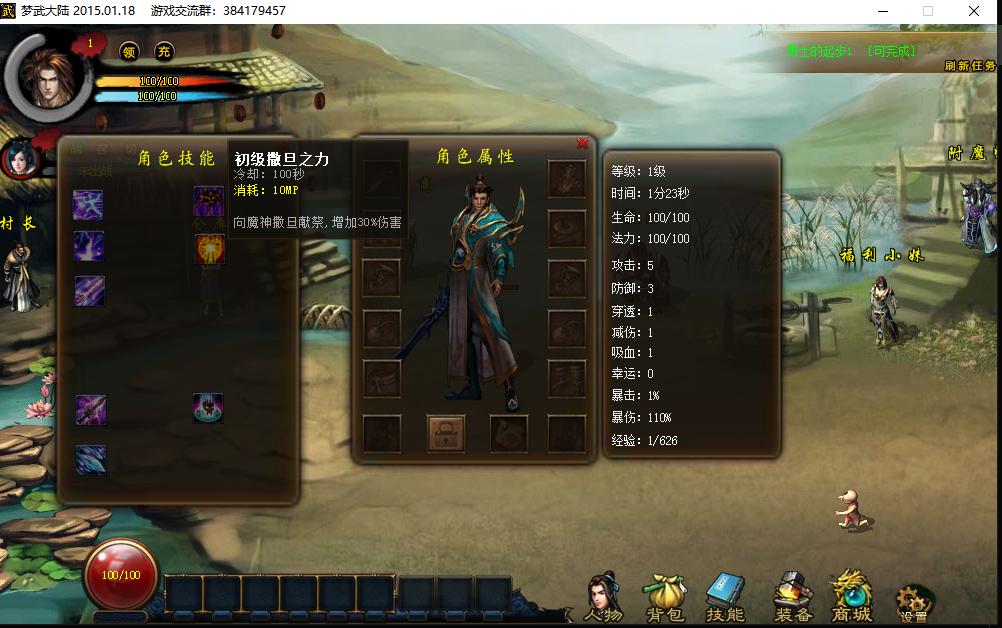Select the skull on teal skill icon
Viewport: 1002px width, 628px height.
pos(208,408)
